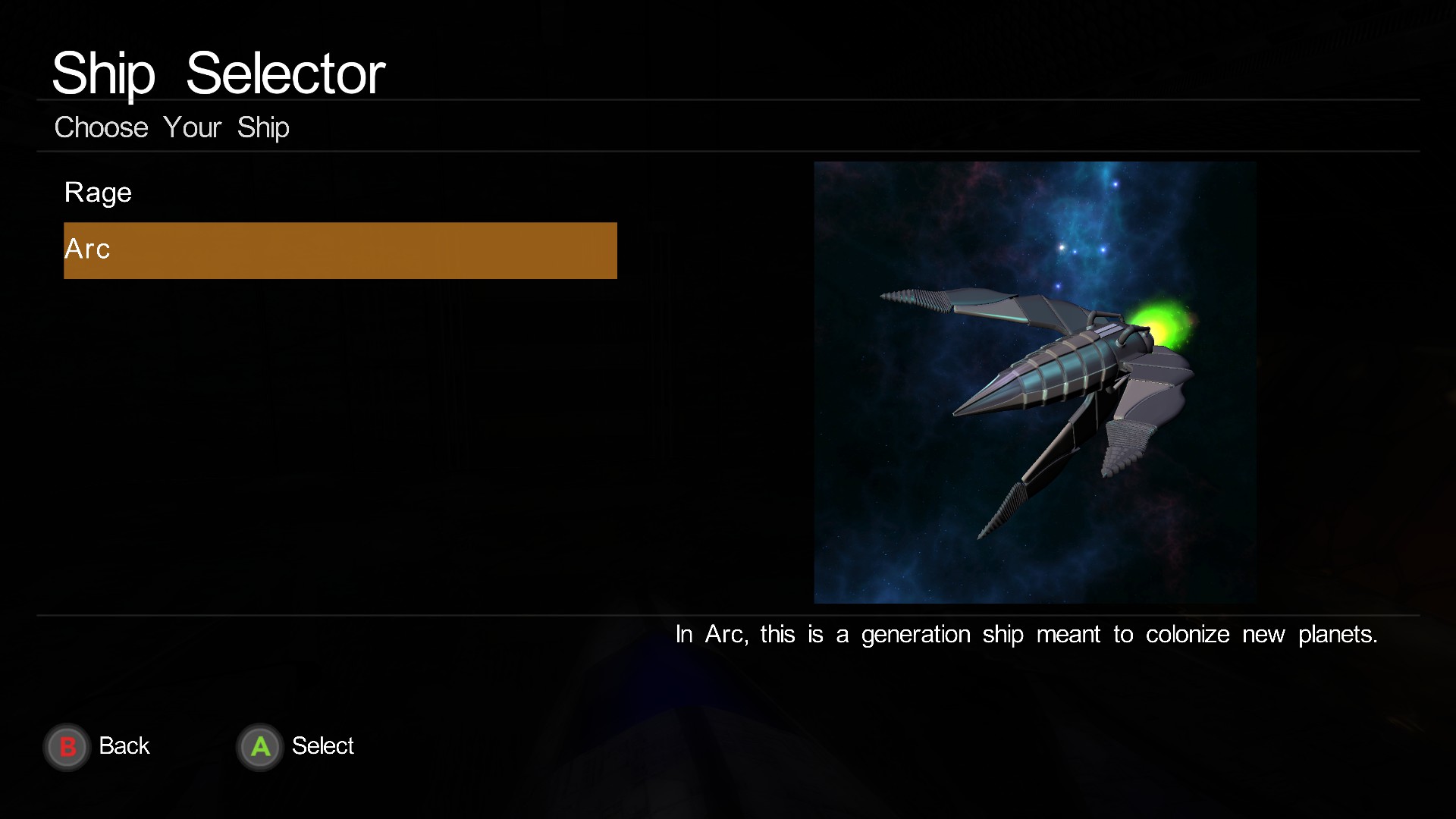
Task: Click the Arc generation ship description text
Action: point(1025,635)
